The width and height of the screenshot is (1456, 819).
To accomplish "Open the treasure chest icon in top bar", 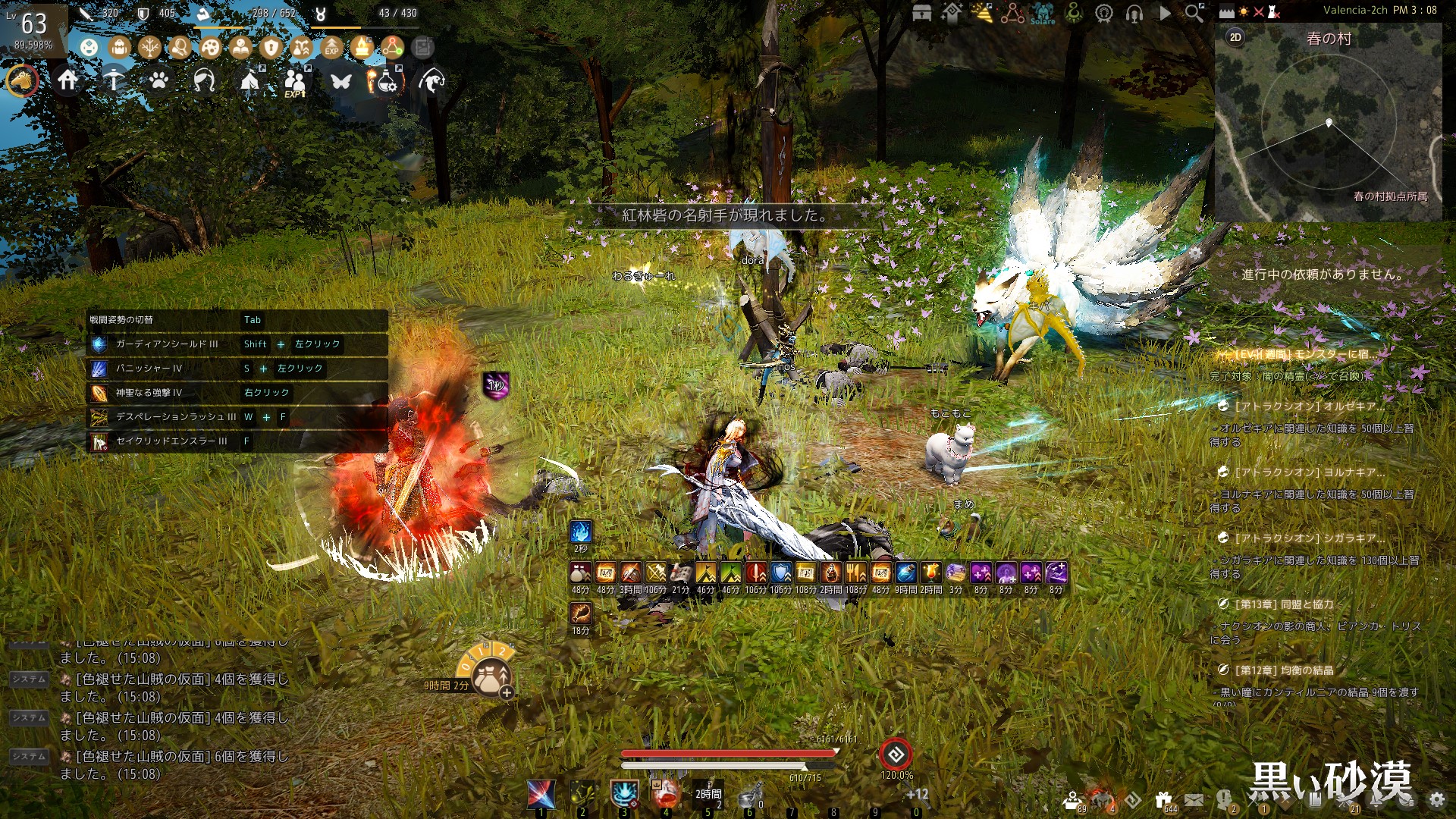I will tap(922, 13).
